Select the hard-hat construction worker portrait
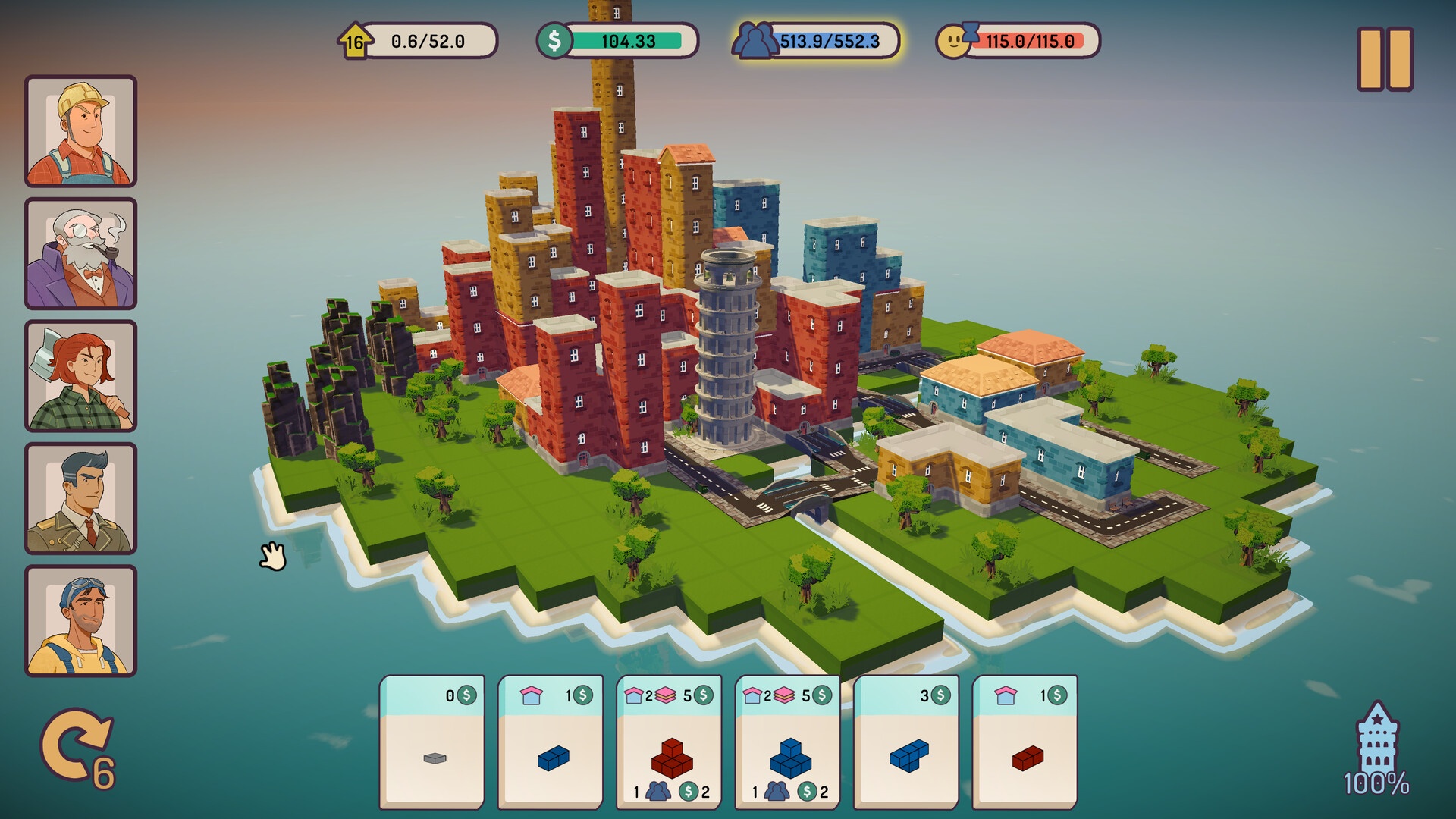 pyautogui.click(x=81, y=131)
